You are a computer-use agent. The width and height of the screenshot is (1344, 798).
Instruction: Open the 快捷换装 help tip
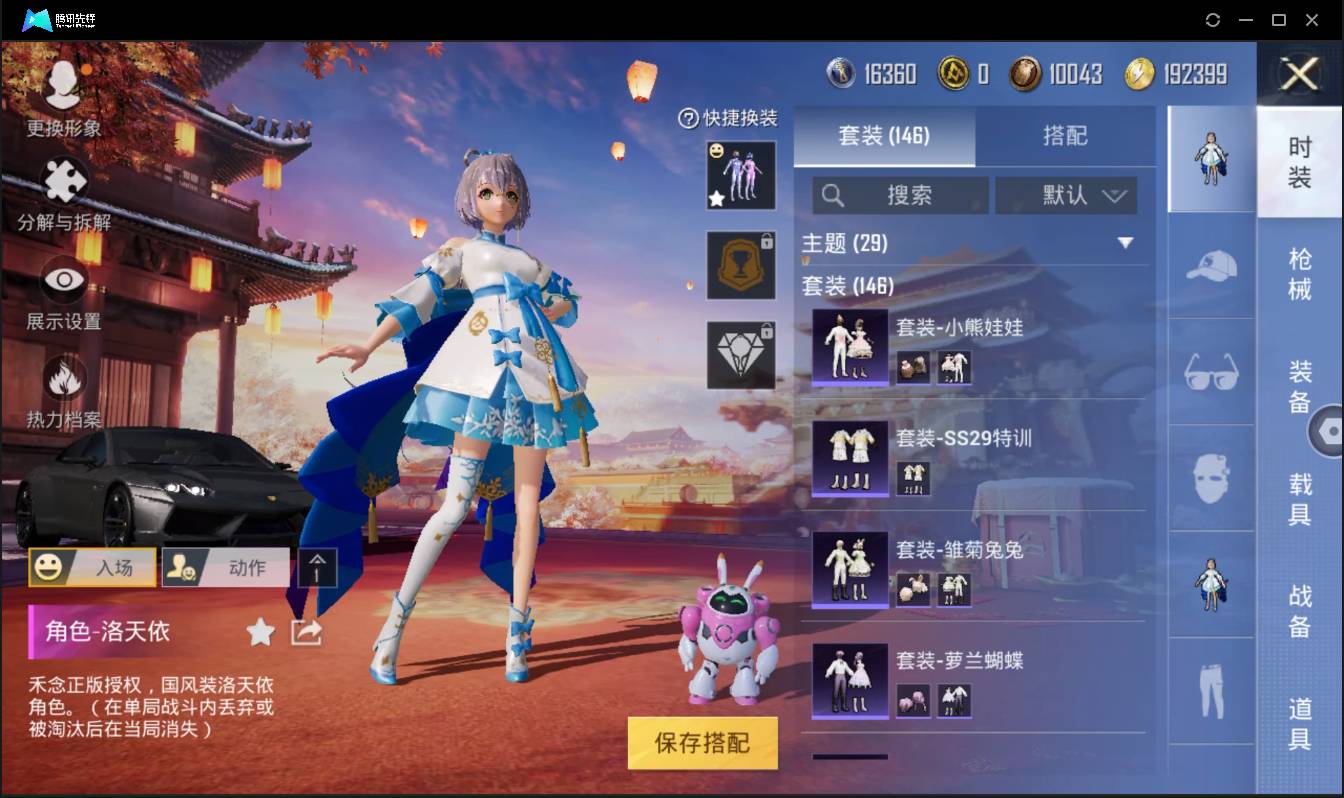click(x=689, y=119)
